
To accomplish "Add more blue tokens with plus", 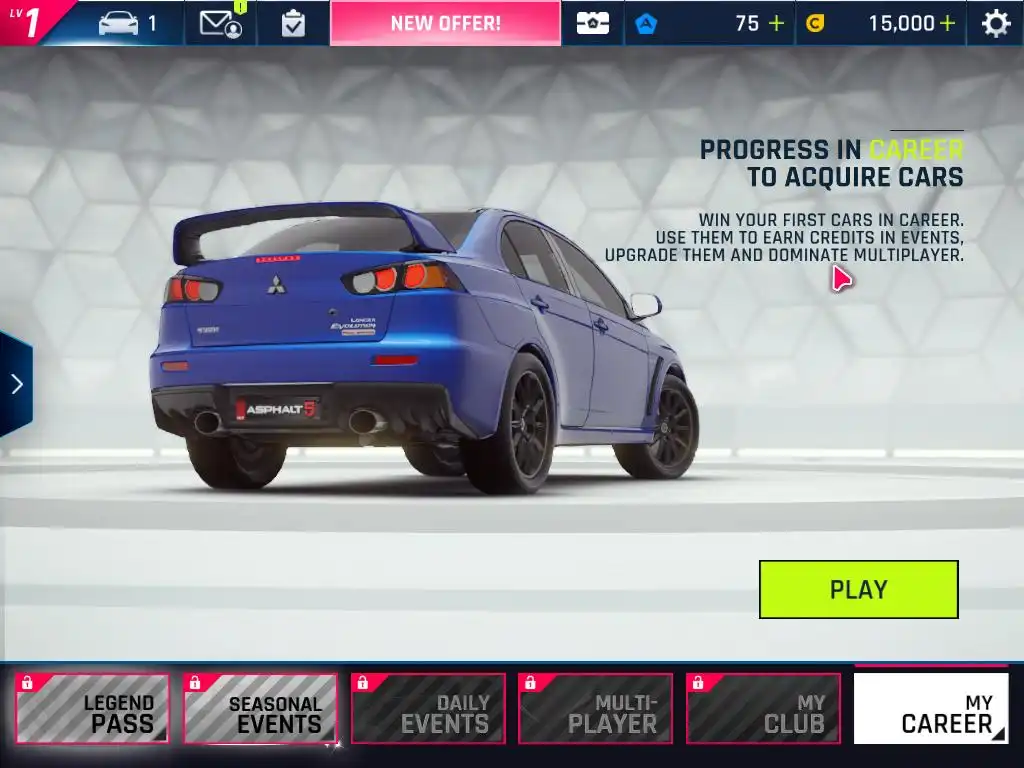I will click(x=776, y=23).
